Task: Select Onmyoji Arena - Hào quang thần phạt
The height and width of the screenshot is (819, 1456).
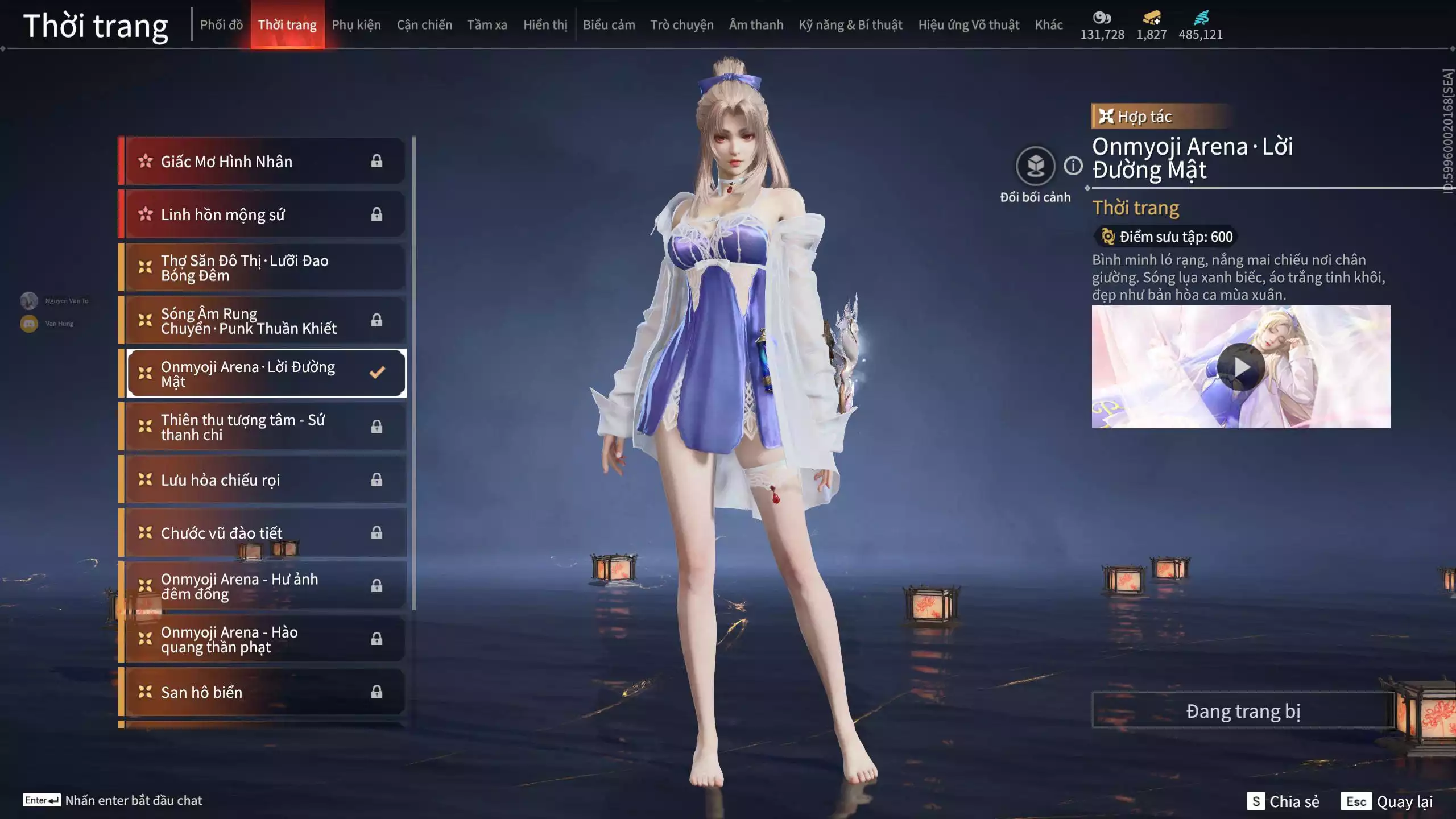Action: tap(239, 638)
